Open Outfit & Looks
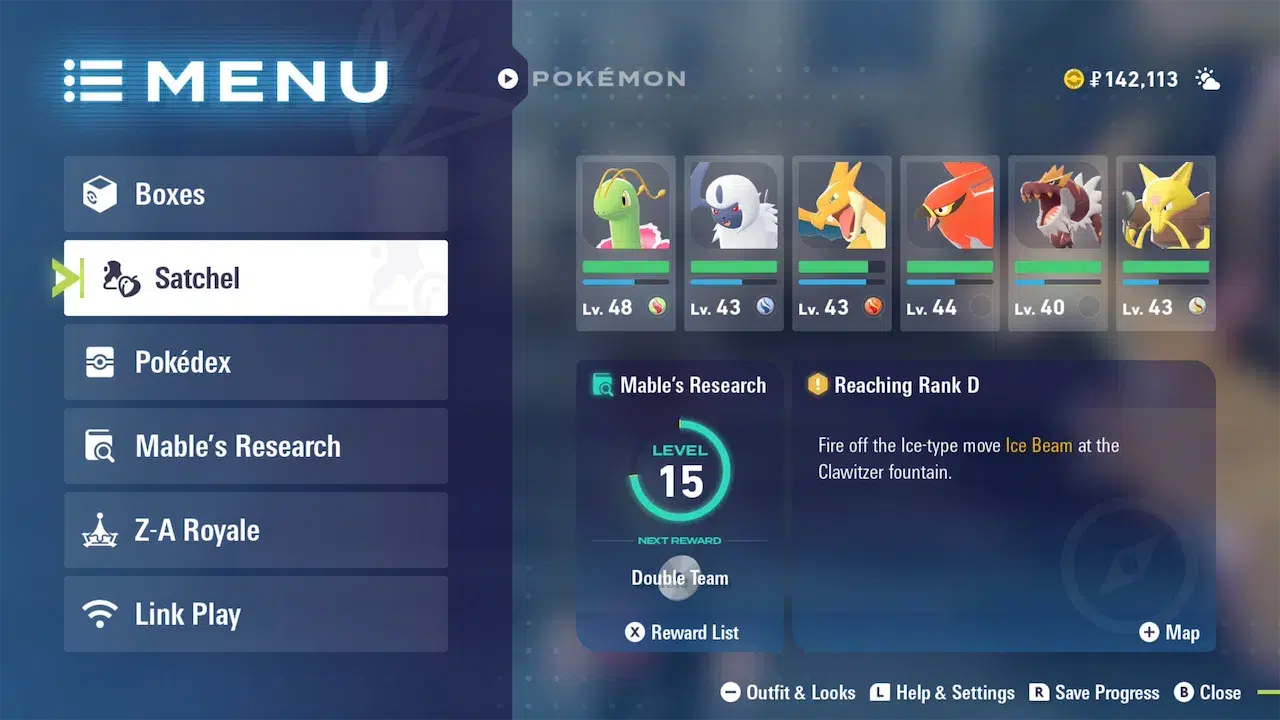Image resolution: width=1280 pixels, height=720 pixels. [788, 693]
